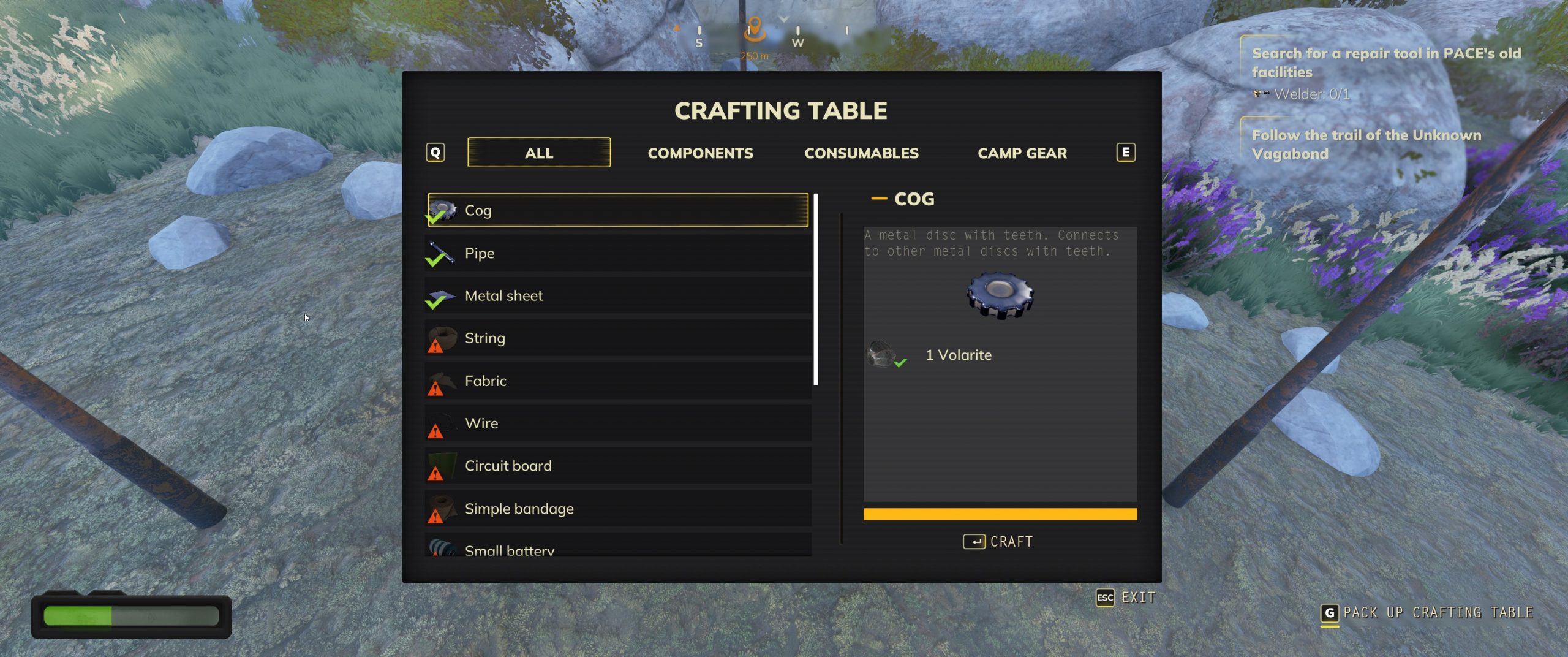
Task: Choose the Simple bandage recipe
Action: coord(617,509)
